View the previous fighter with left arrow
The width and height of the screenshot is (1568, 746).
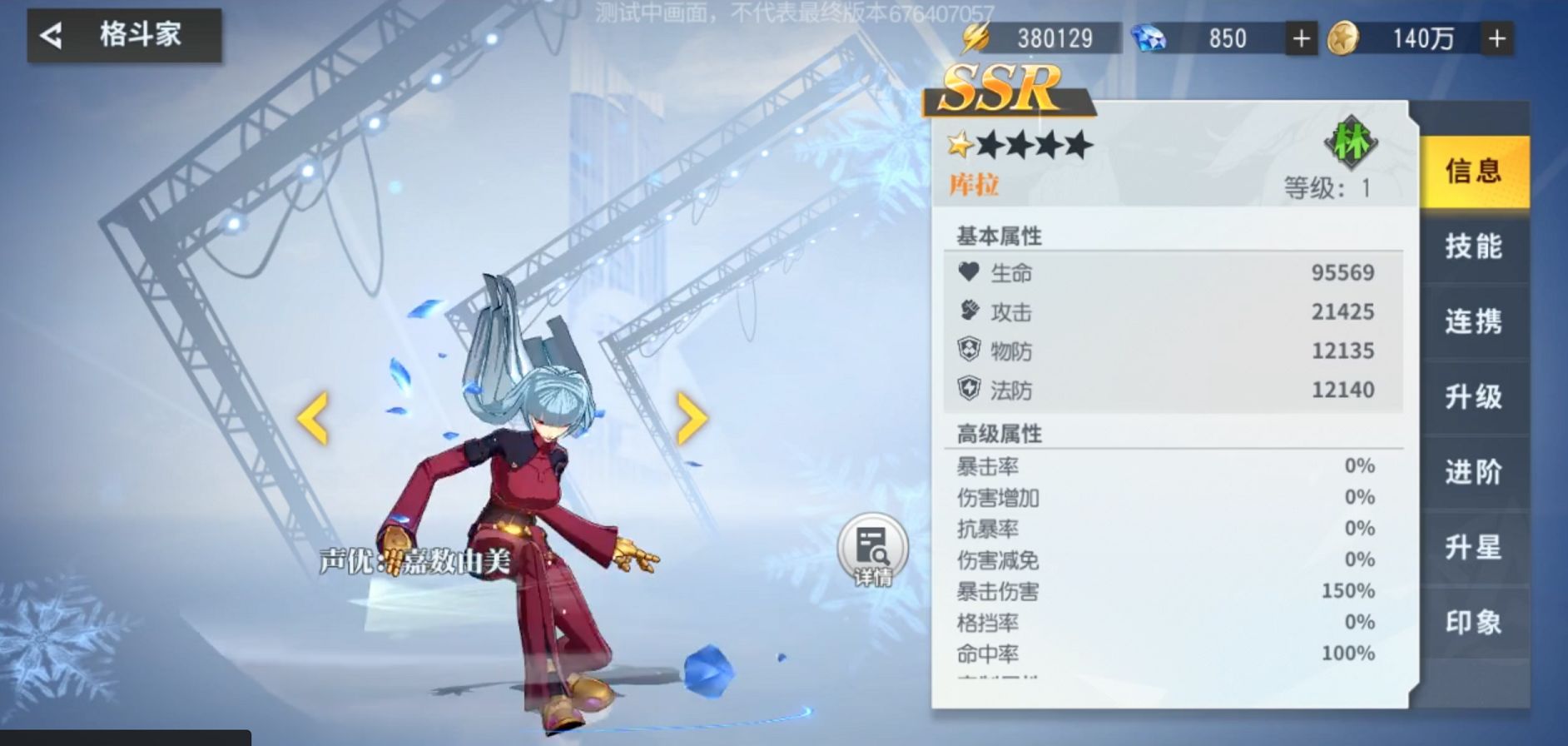tap(313, 418)
